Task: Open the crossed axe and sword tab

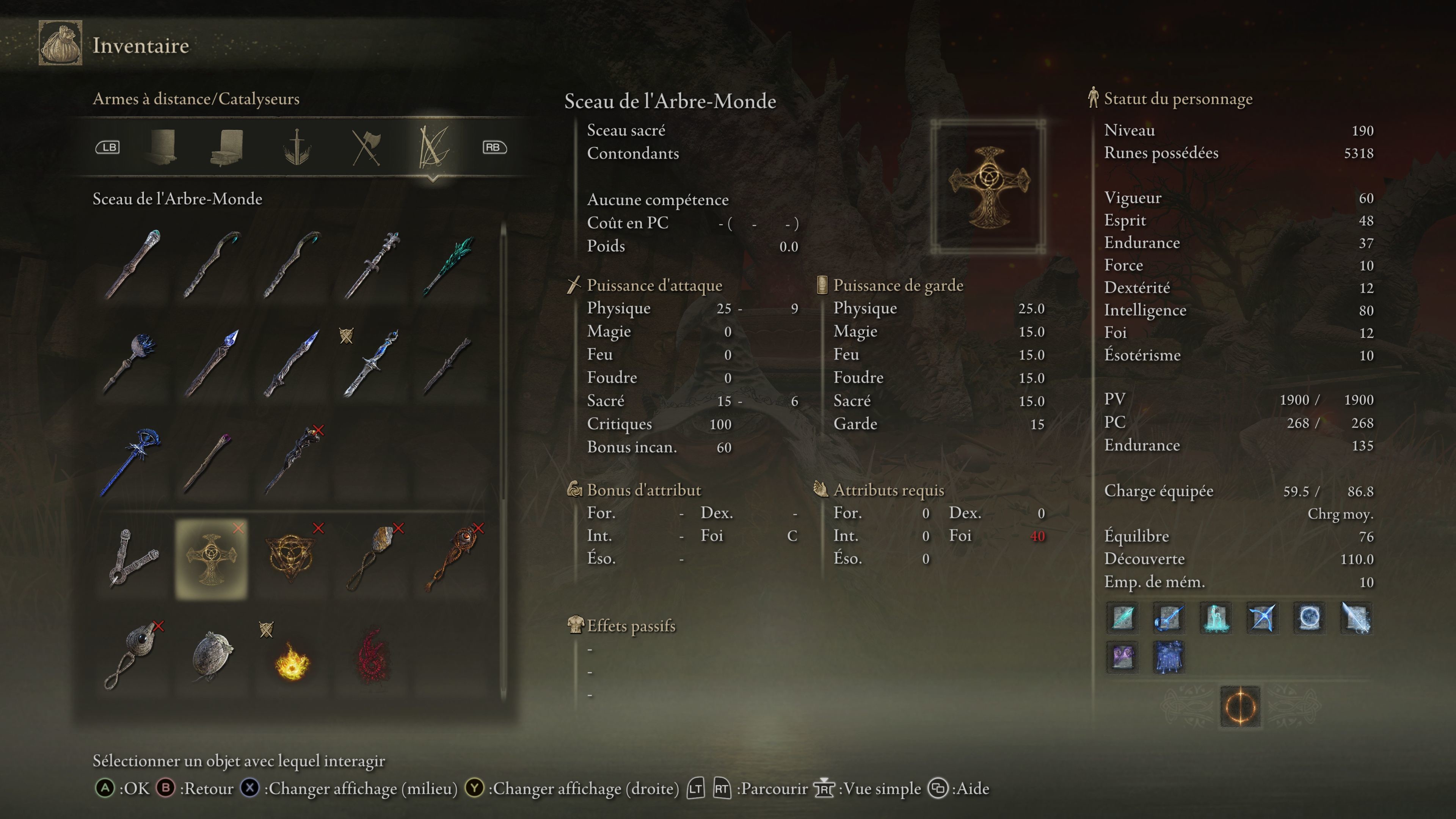Action: (366, 147)
